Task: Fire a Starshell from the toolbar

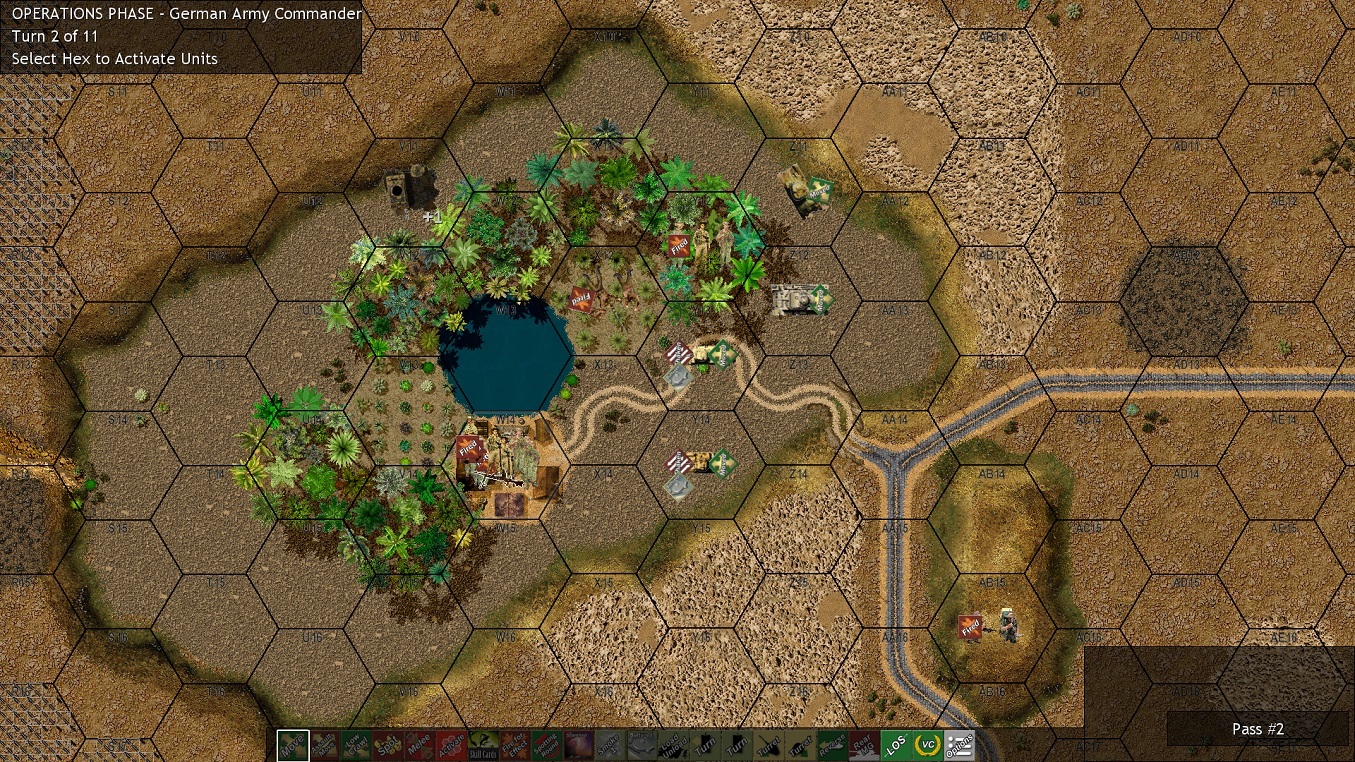Action: click(x=579, y=746)
